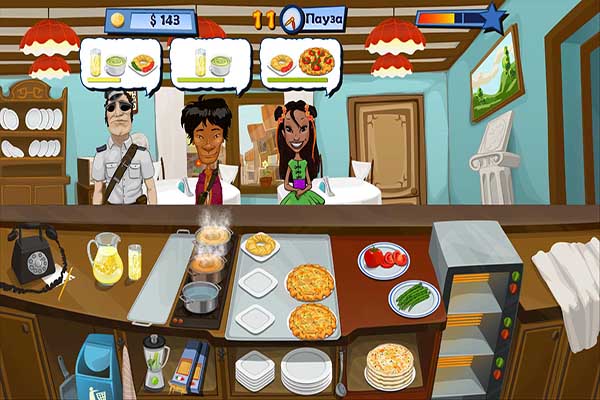Select the empty steel pot on the stove
This screenshot has height=400, width=600.
point(200,296)
